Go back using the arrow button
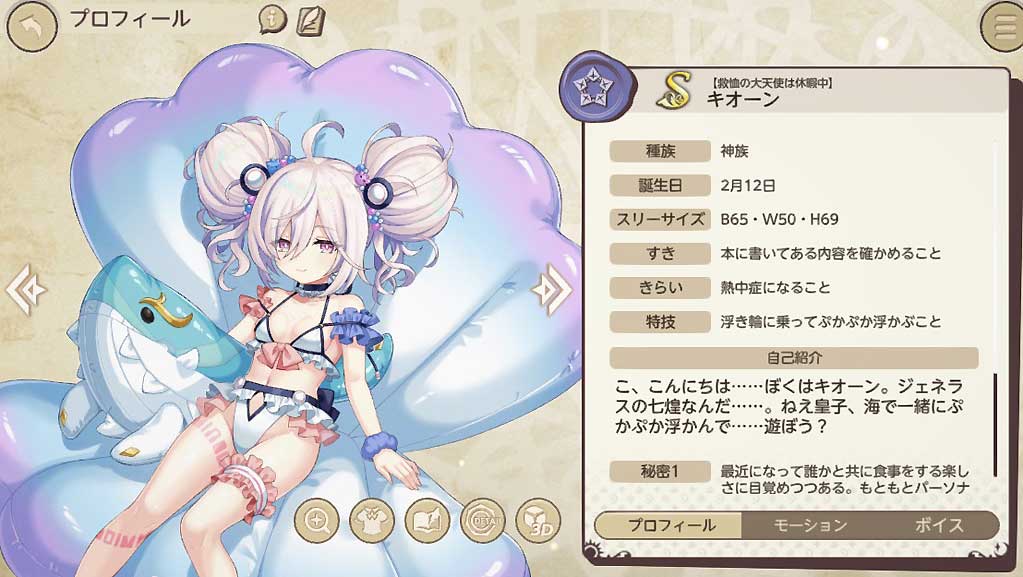This screenshot has width=1023, height=577. [31, 28]
